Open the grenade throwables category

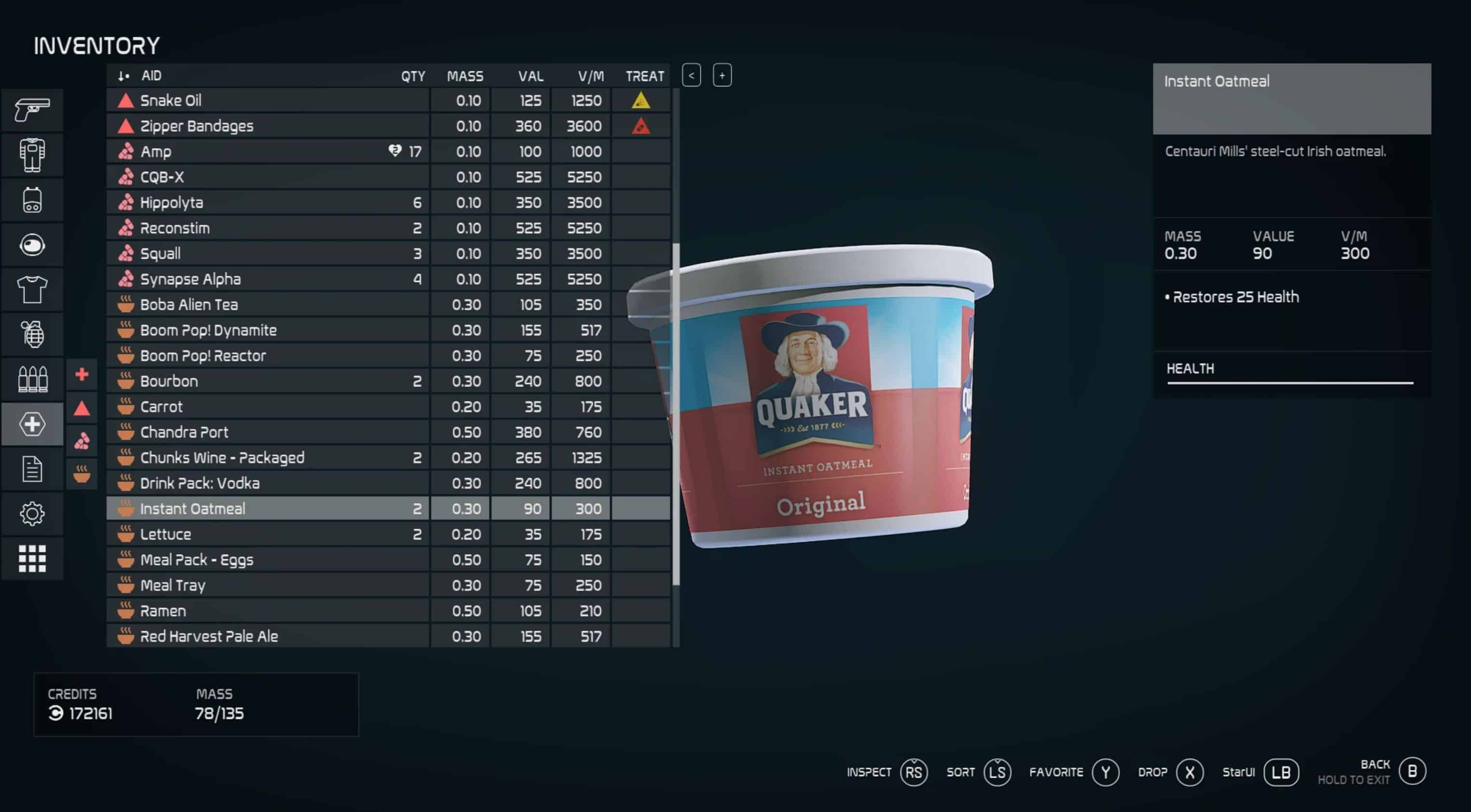pyautogui.click(x=32, y=334)
